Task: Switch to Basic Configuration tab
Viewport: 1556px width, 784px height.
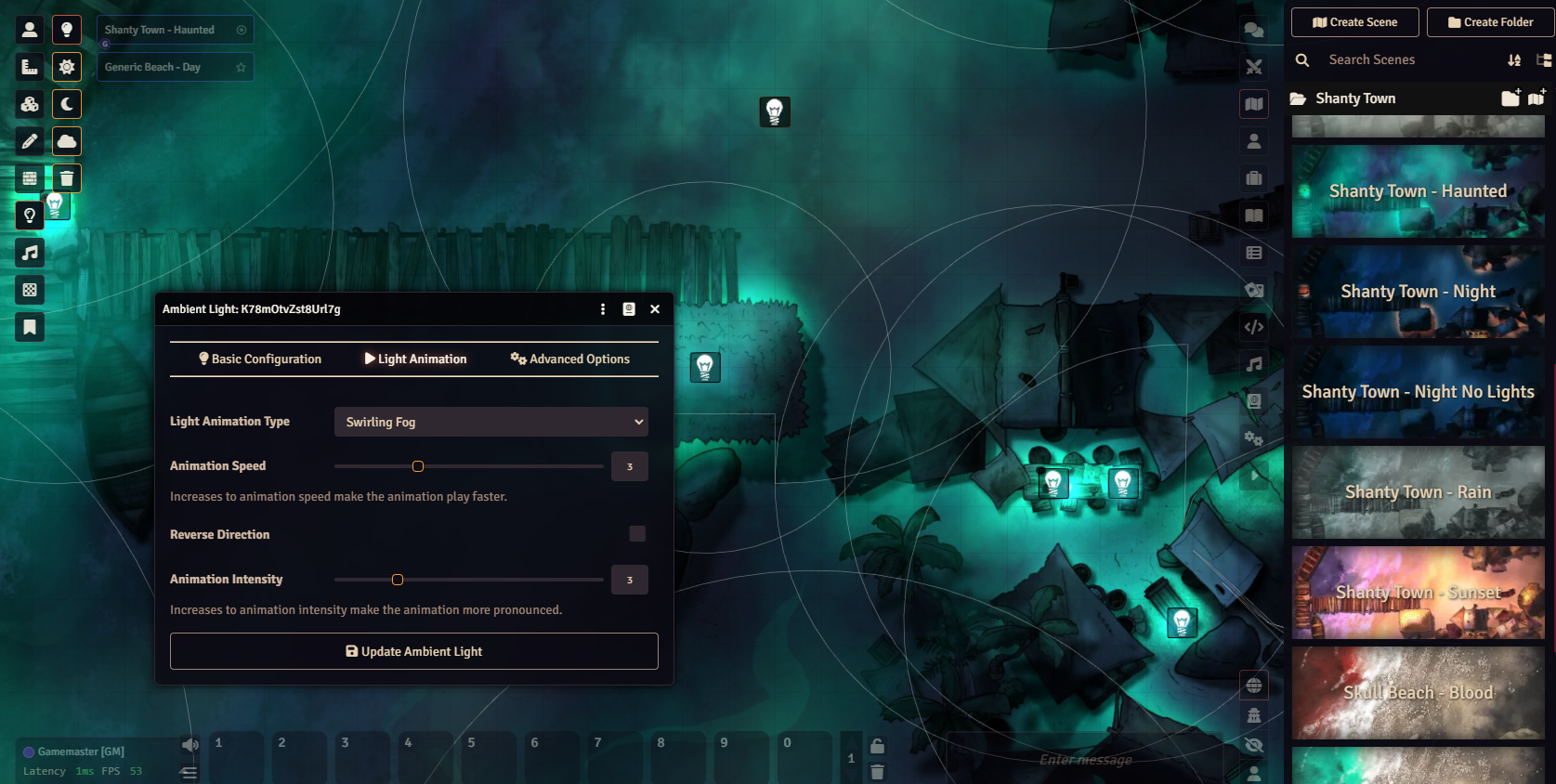Action: tap(260, 359)
